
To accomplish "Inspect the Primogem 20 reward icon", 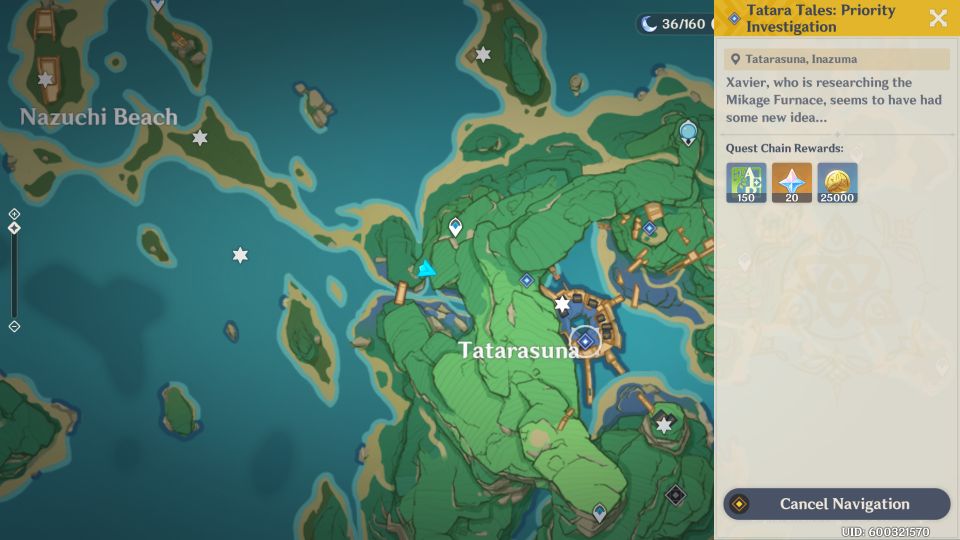I will [792, 183].
